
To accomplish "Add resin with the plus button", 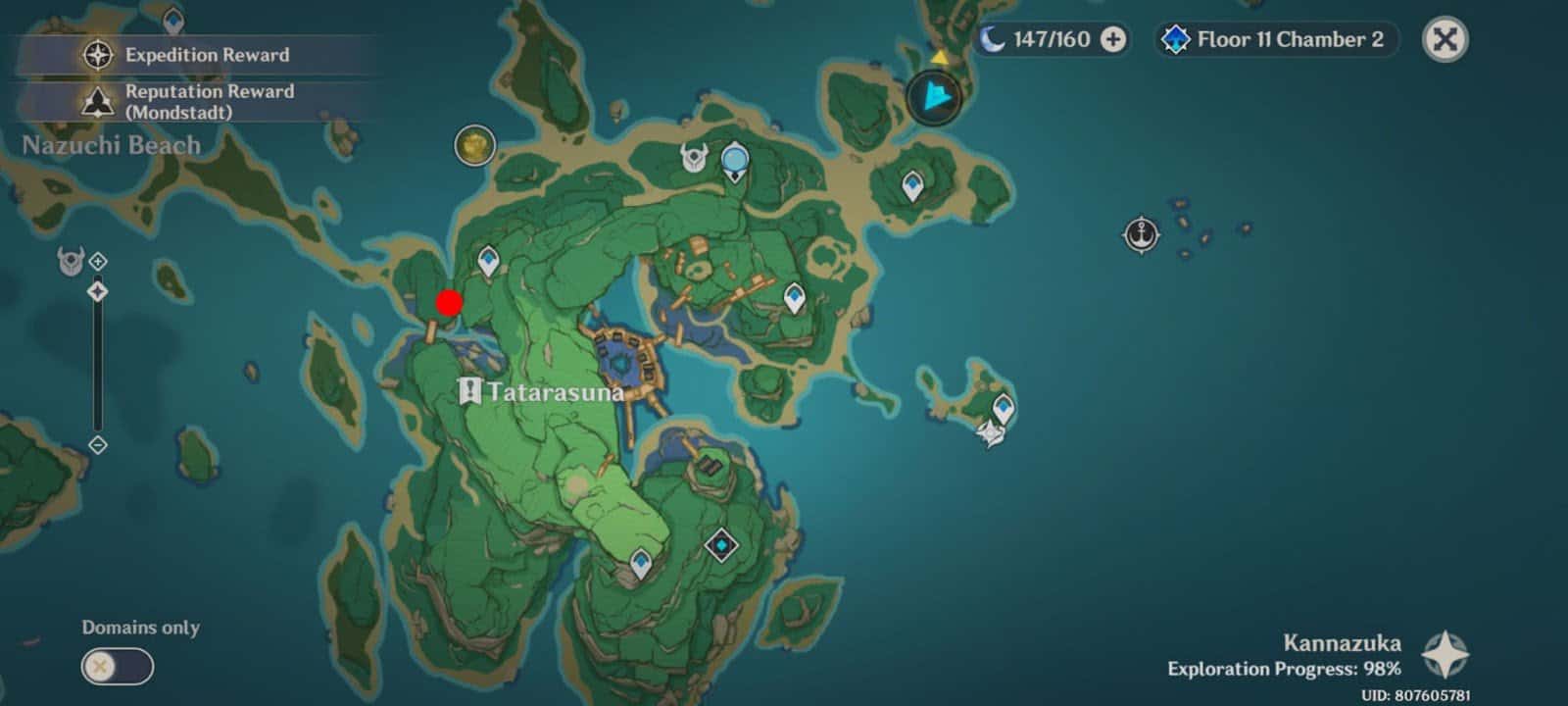I will pyautogui.click(x=1113, y=39).
